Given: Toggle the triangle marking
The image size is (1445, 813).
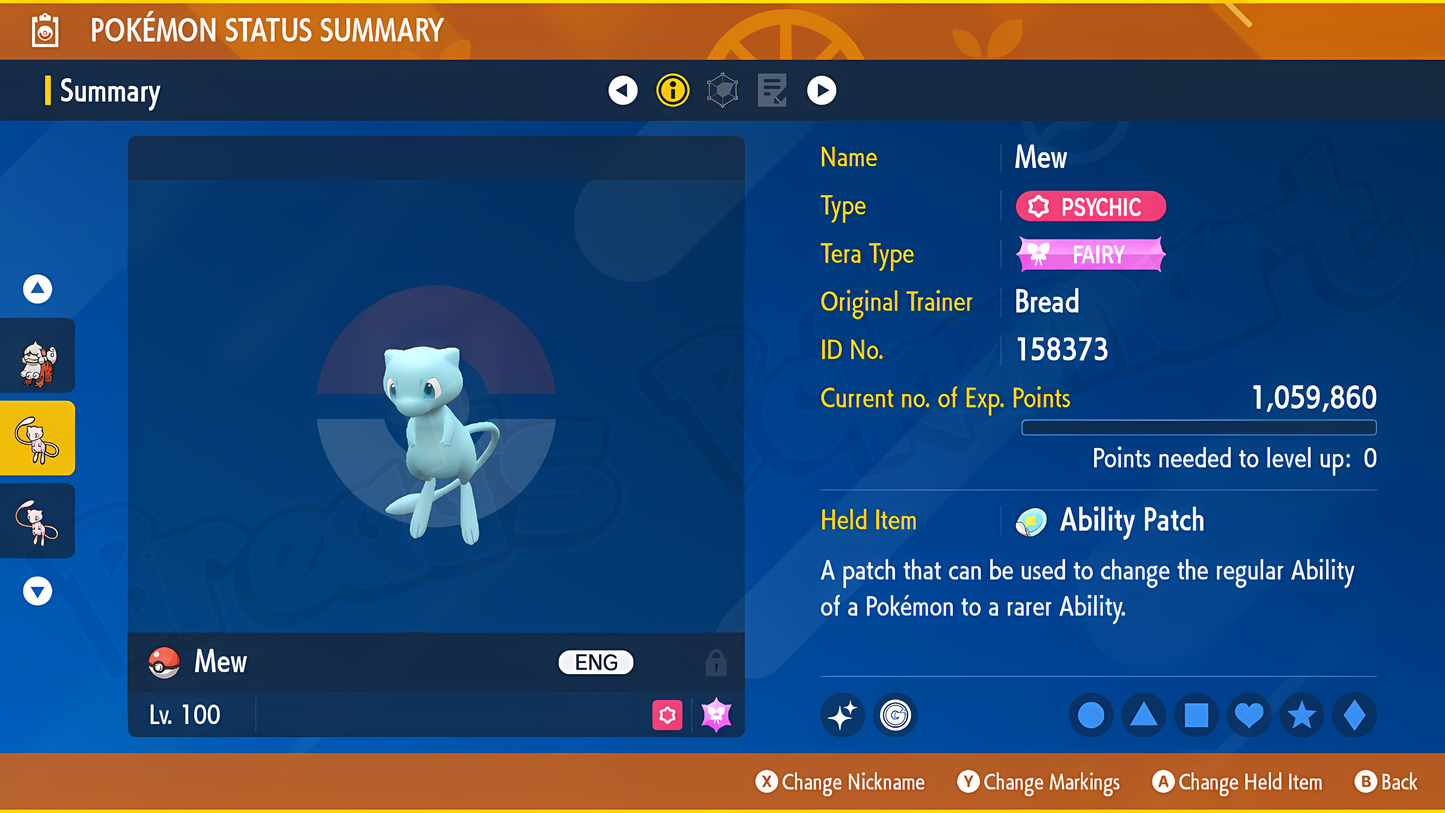Looking at the screenshot, I should click(x=1143, y=715).
